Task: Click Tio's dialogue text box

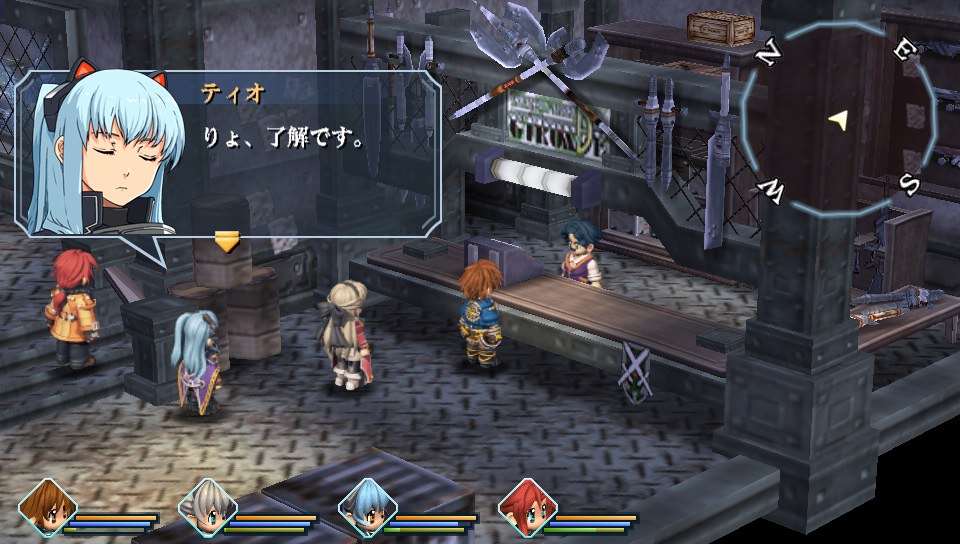Action: tap(300, 150)
